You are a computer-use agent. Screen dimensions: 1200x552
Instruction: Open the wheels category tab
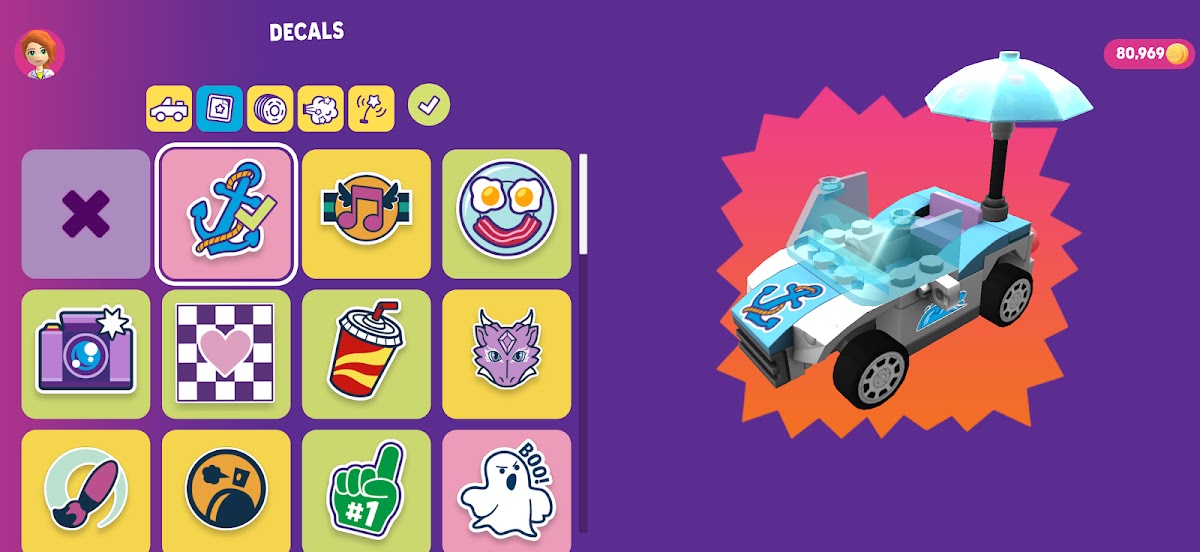pyautogui.click(x=270, y=109)
